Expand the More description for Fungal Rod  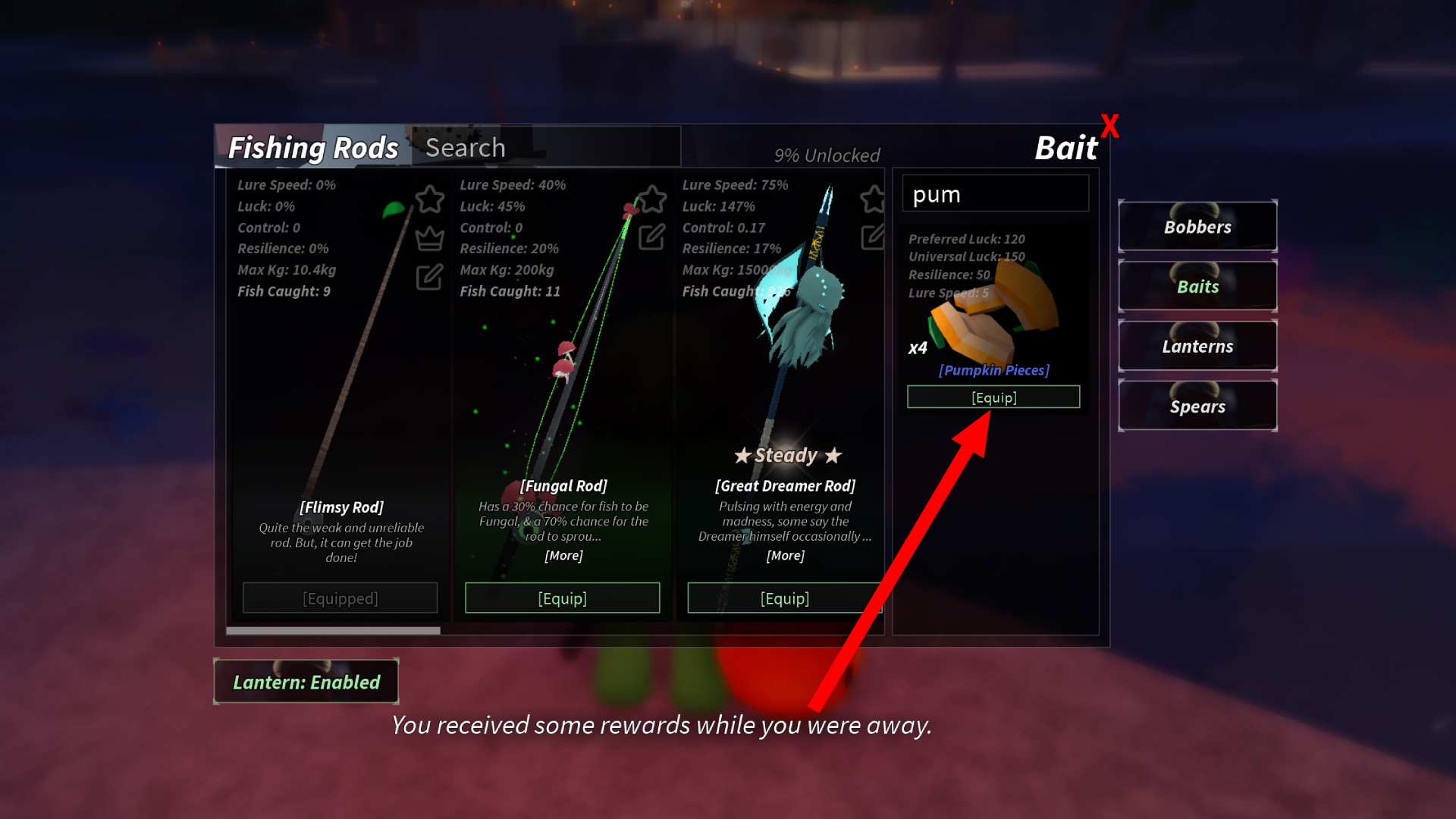pyautogui.click(x=562, y=555)
